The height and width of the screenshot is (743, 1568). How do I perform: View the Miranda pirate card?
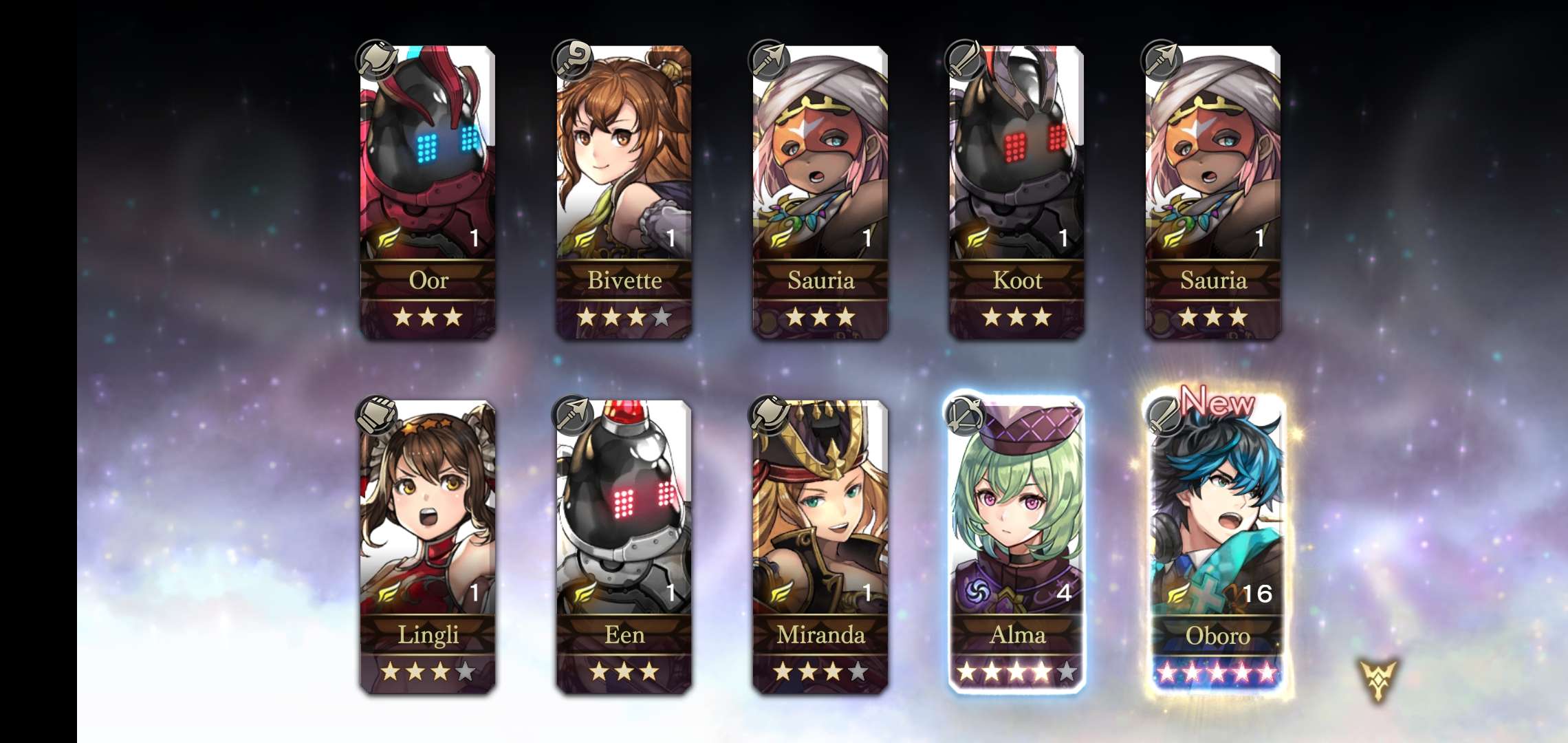[x=820, y=546]
